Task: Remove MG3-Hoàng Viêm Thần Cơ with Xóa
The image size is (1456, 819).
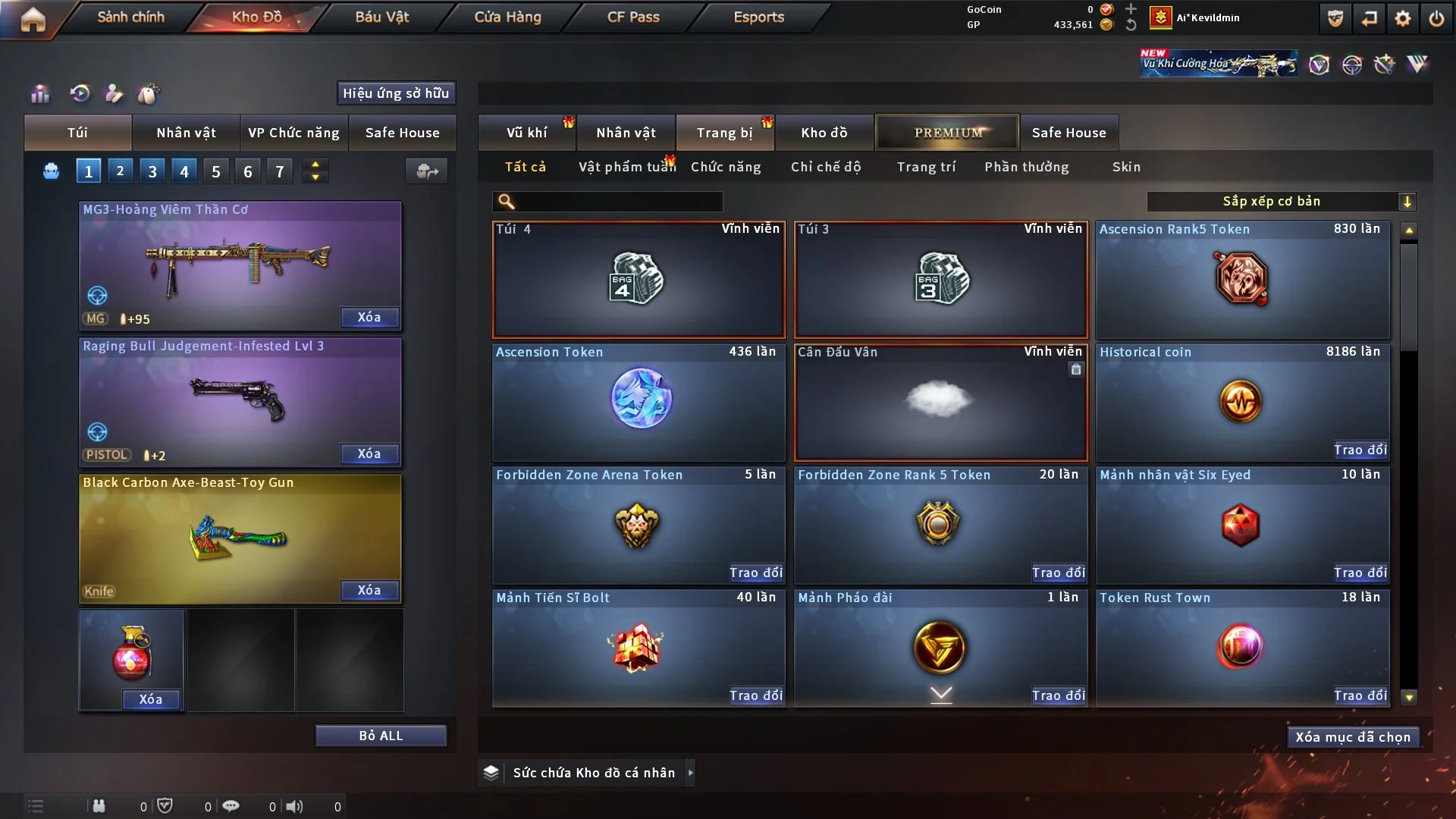Action: [x=369, y=317]
